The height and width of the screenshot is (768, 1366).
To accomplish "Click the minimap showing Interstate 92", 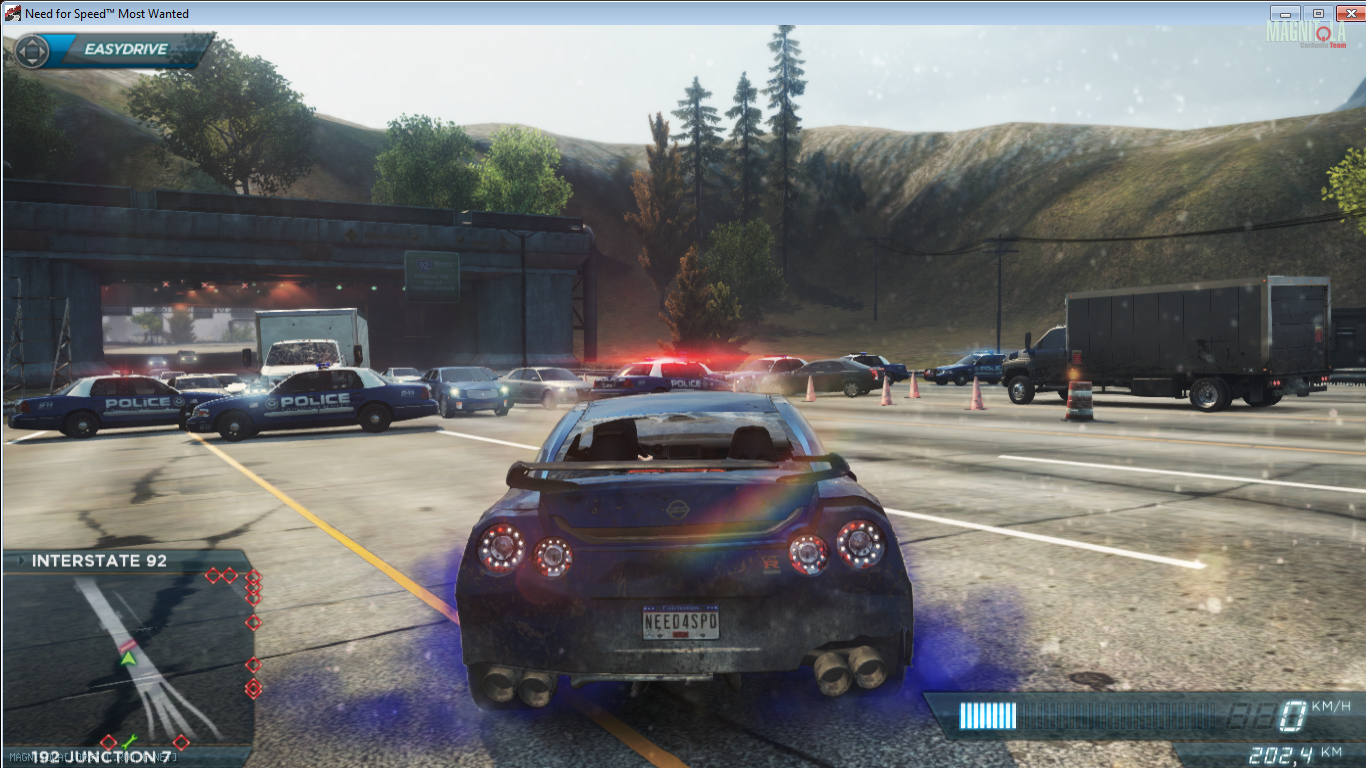I will pyautogui.click(x=128, y=658).
